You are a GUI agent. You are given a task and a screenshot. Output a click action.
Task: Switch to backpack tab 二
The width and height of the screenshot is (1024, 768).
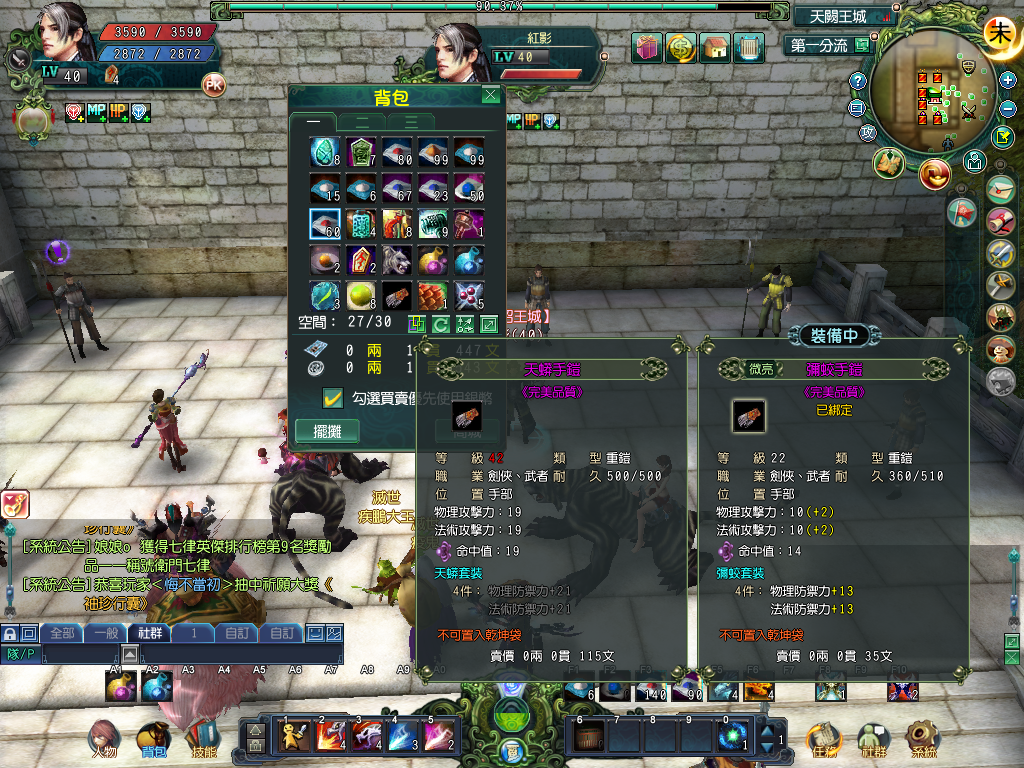coord(364,122)
